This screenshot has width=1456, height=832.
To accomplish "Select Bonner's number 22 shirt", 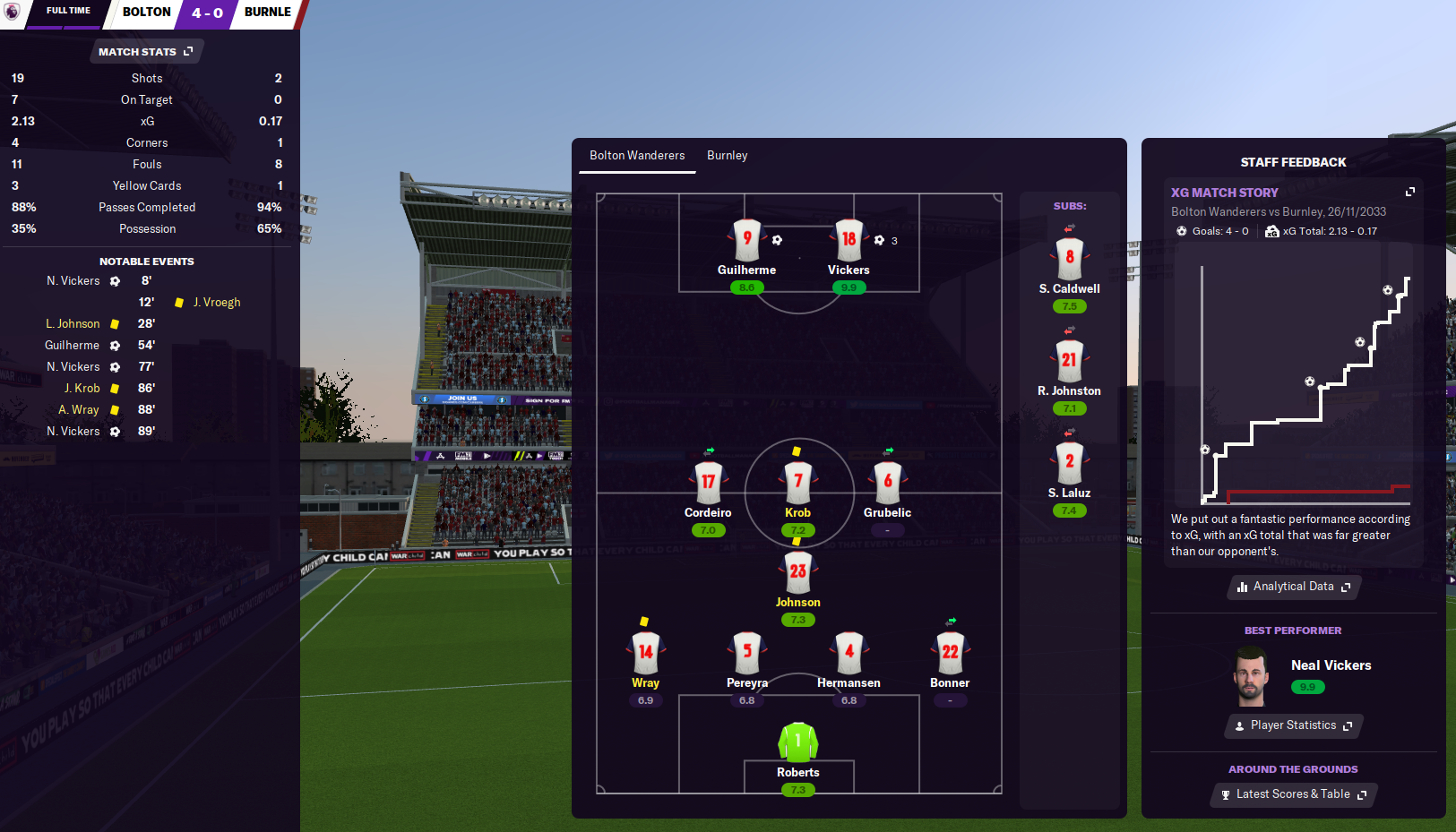I will (x=950, y=653).
